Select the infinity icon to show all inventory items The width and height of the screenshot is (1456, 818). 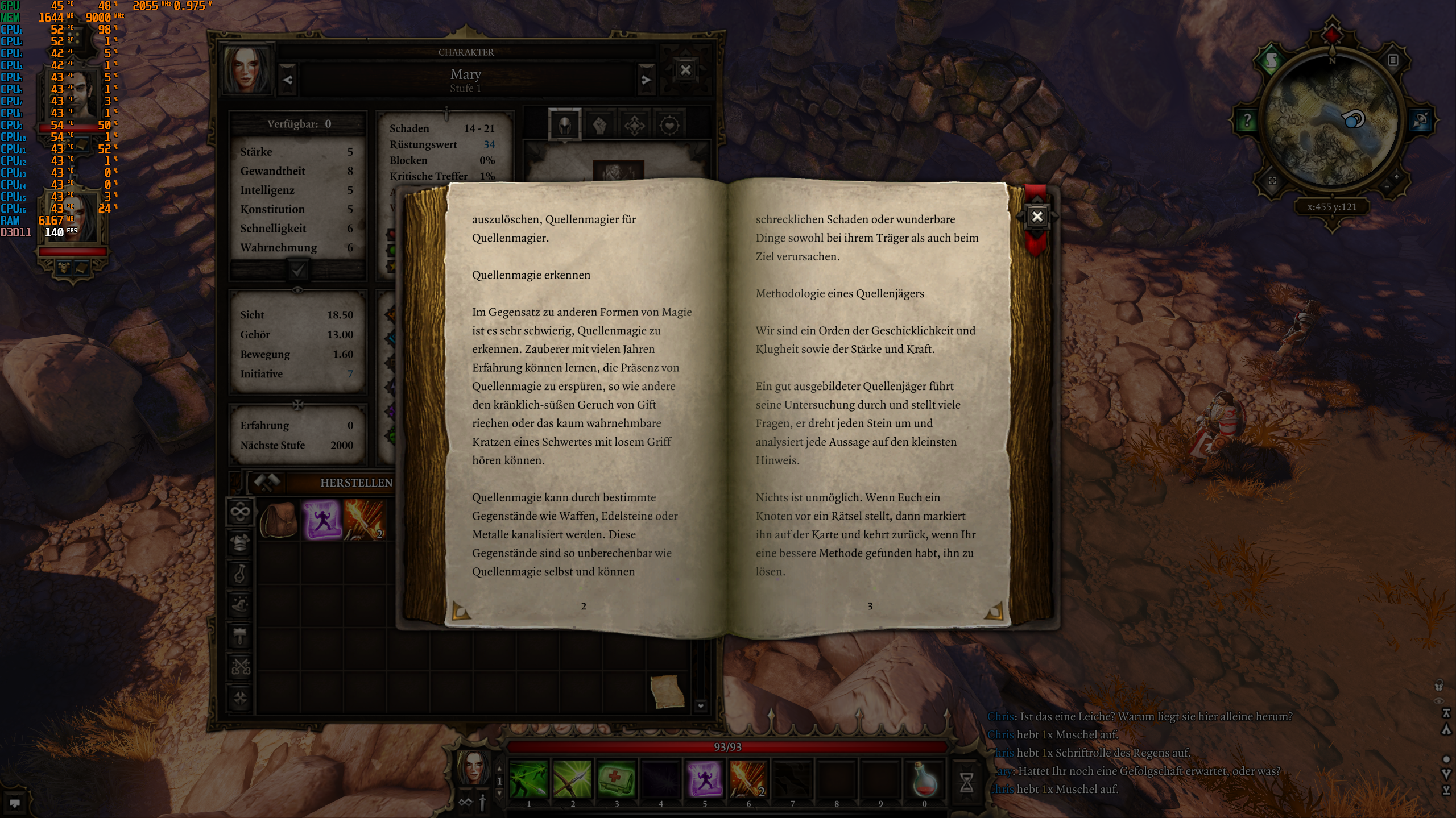(240, 510)
